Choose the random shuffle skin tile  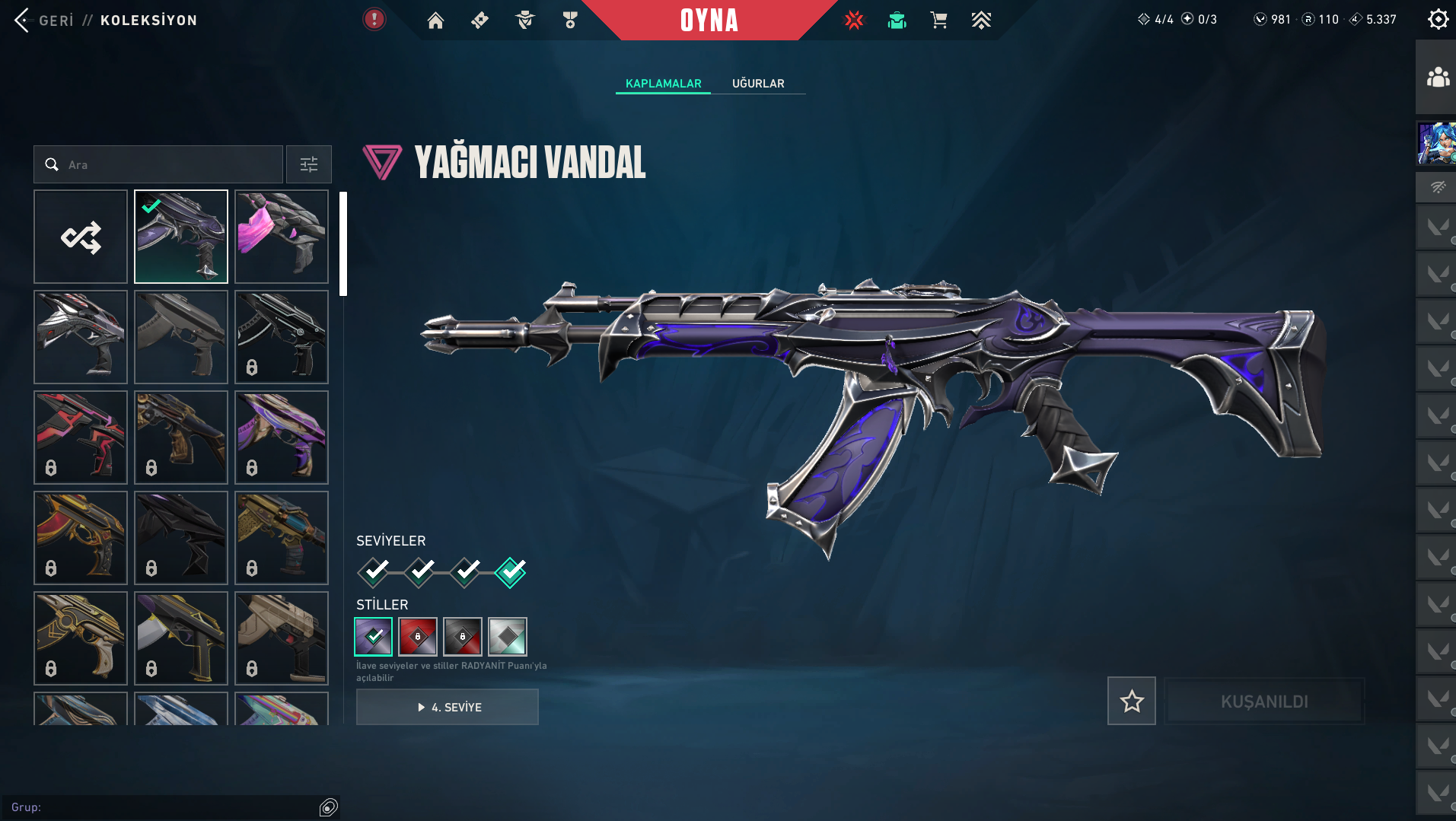pyautogui.click(x=81, y=237)
